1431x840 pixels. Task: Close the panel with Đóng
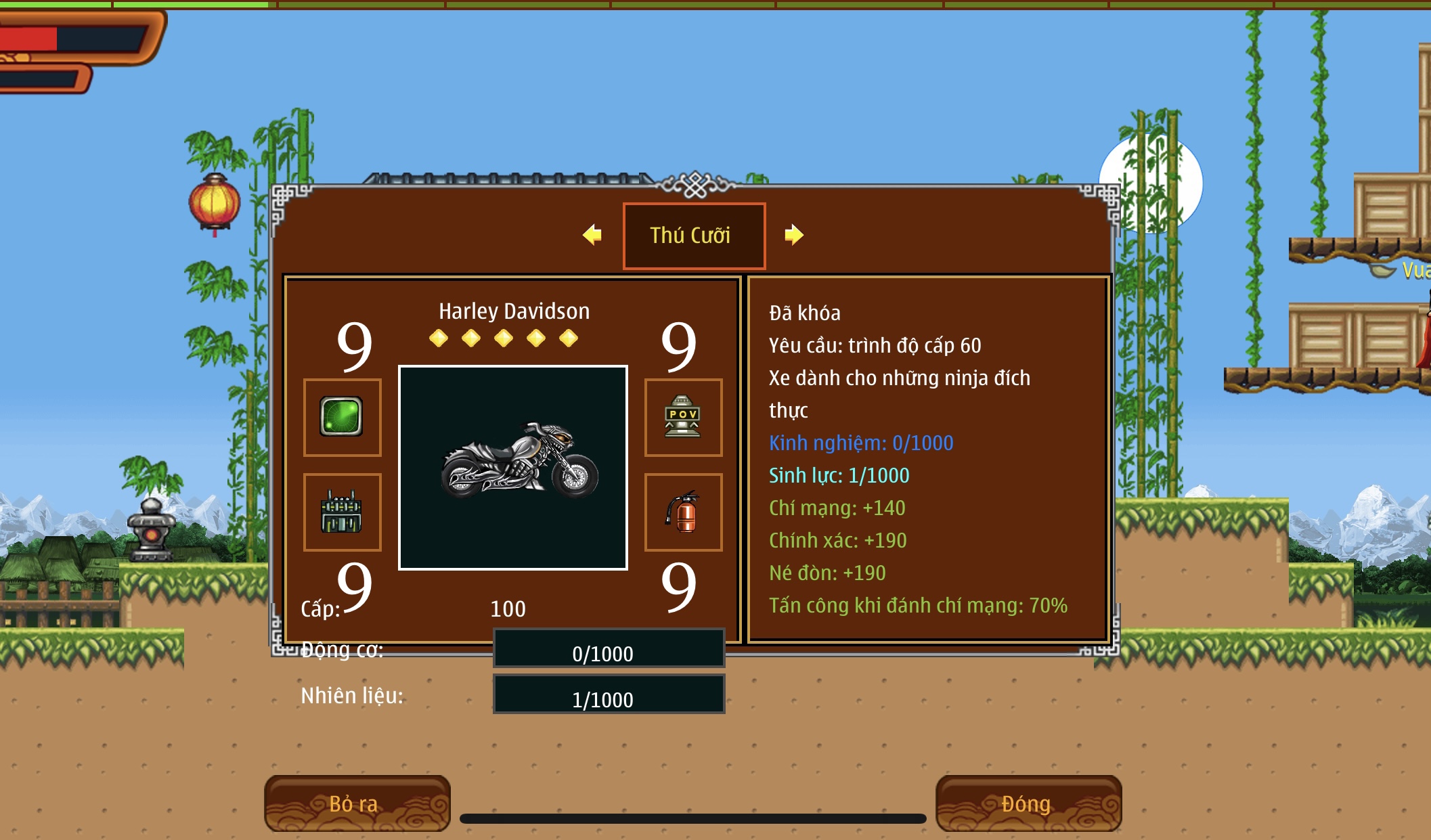click(1028, 803)
